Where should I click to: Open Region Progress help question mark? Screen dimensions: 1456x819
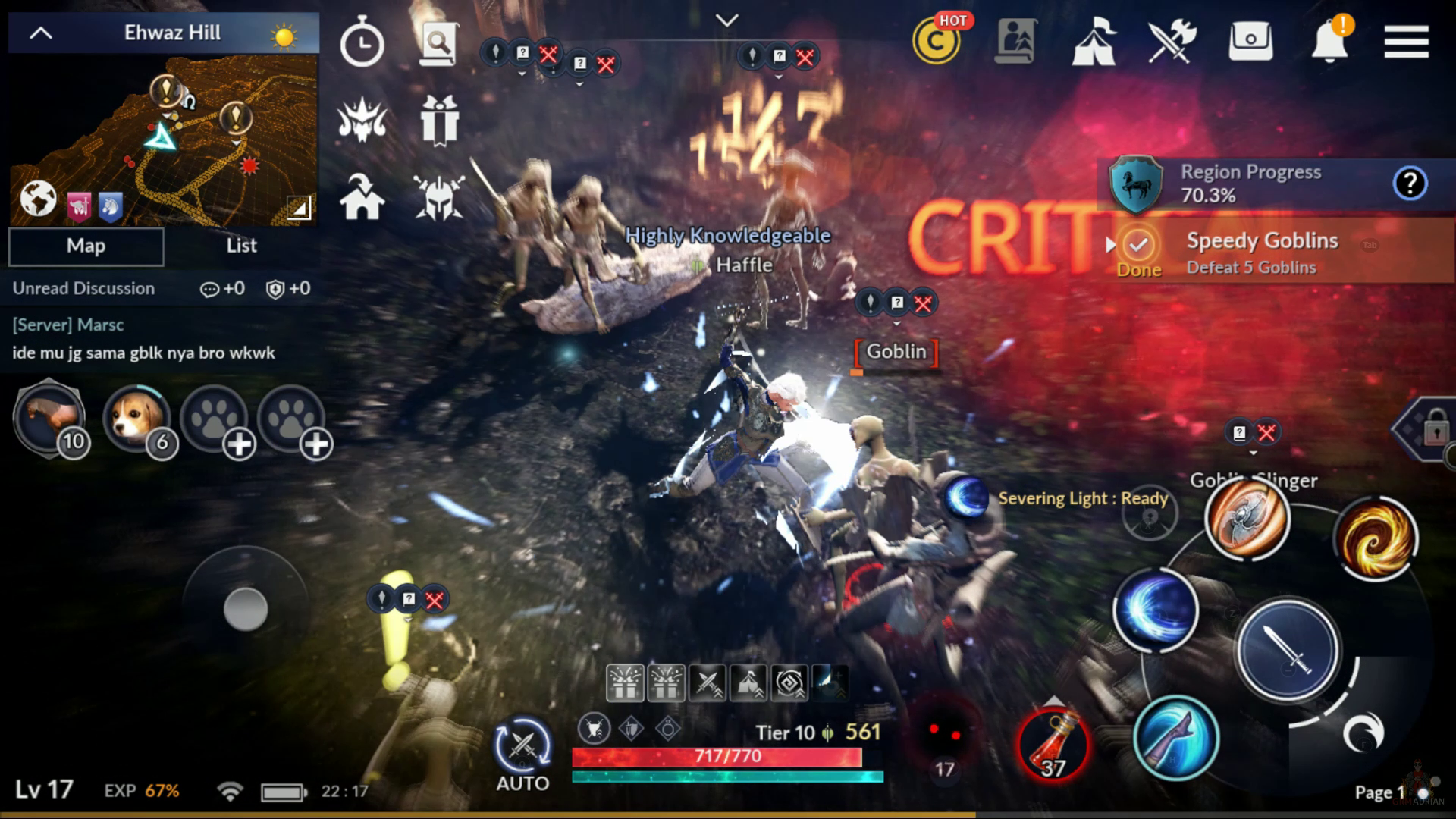click(x=1410, y=184)
